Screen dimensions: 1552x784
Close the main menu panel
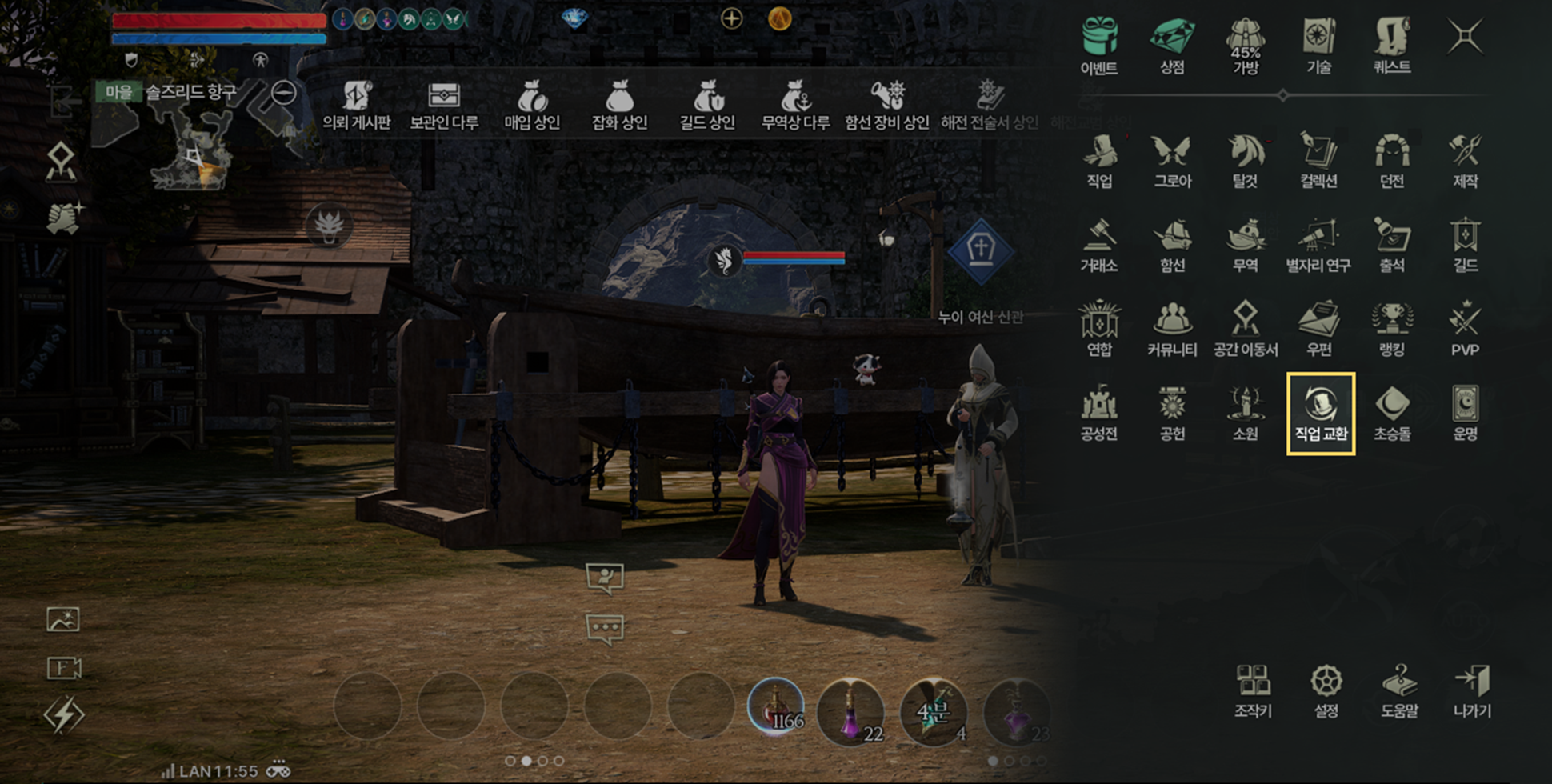pos(1465,37)
